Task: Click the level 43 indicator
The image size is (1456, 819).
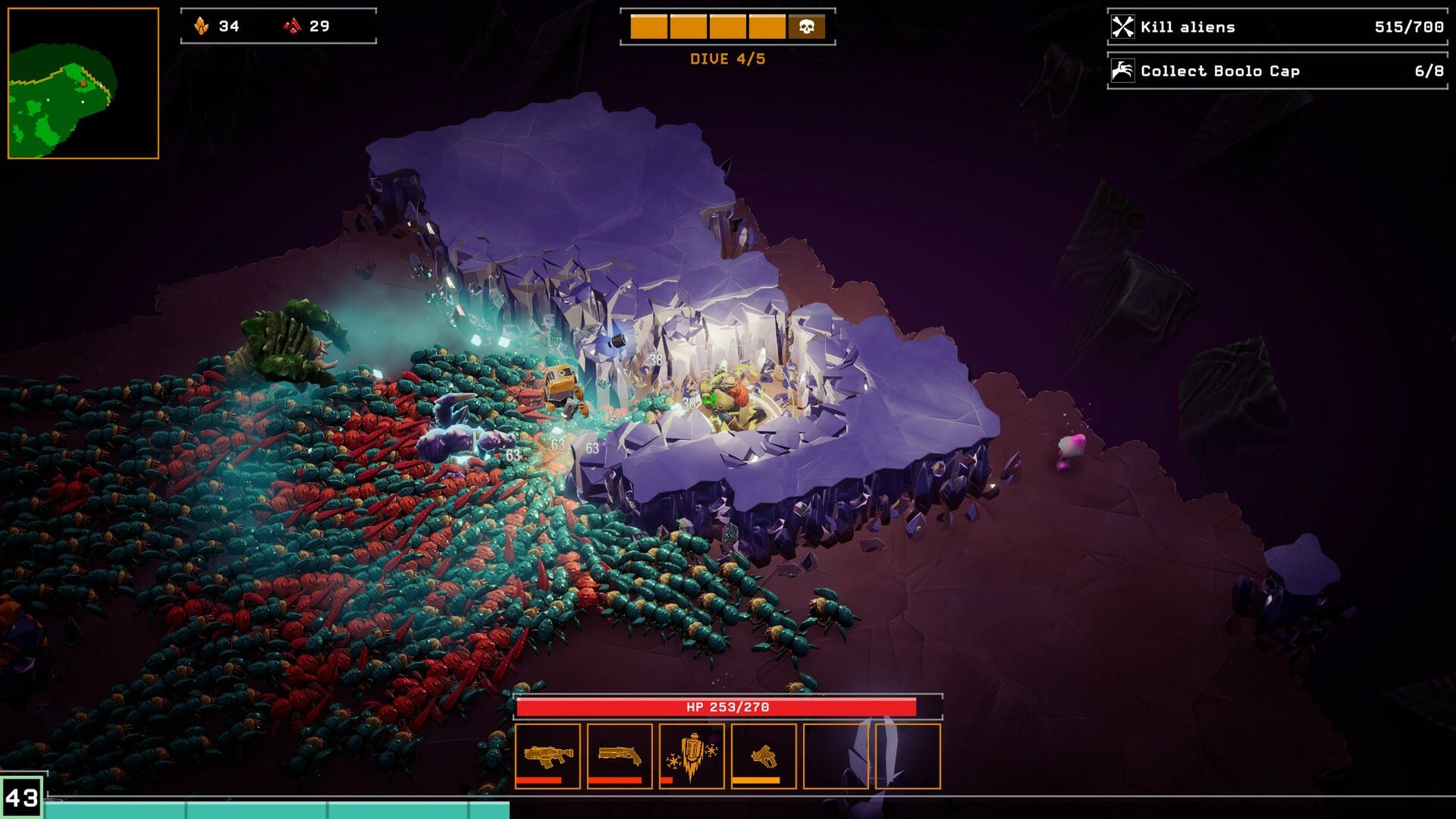Action: 21,795
